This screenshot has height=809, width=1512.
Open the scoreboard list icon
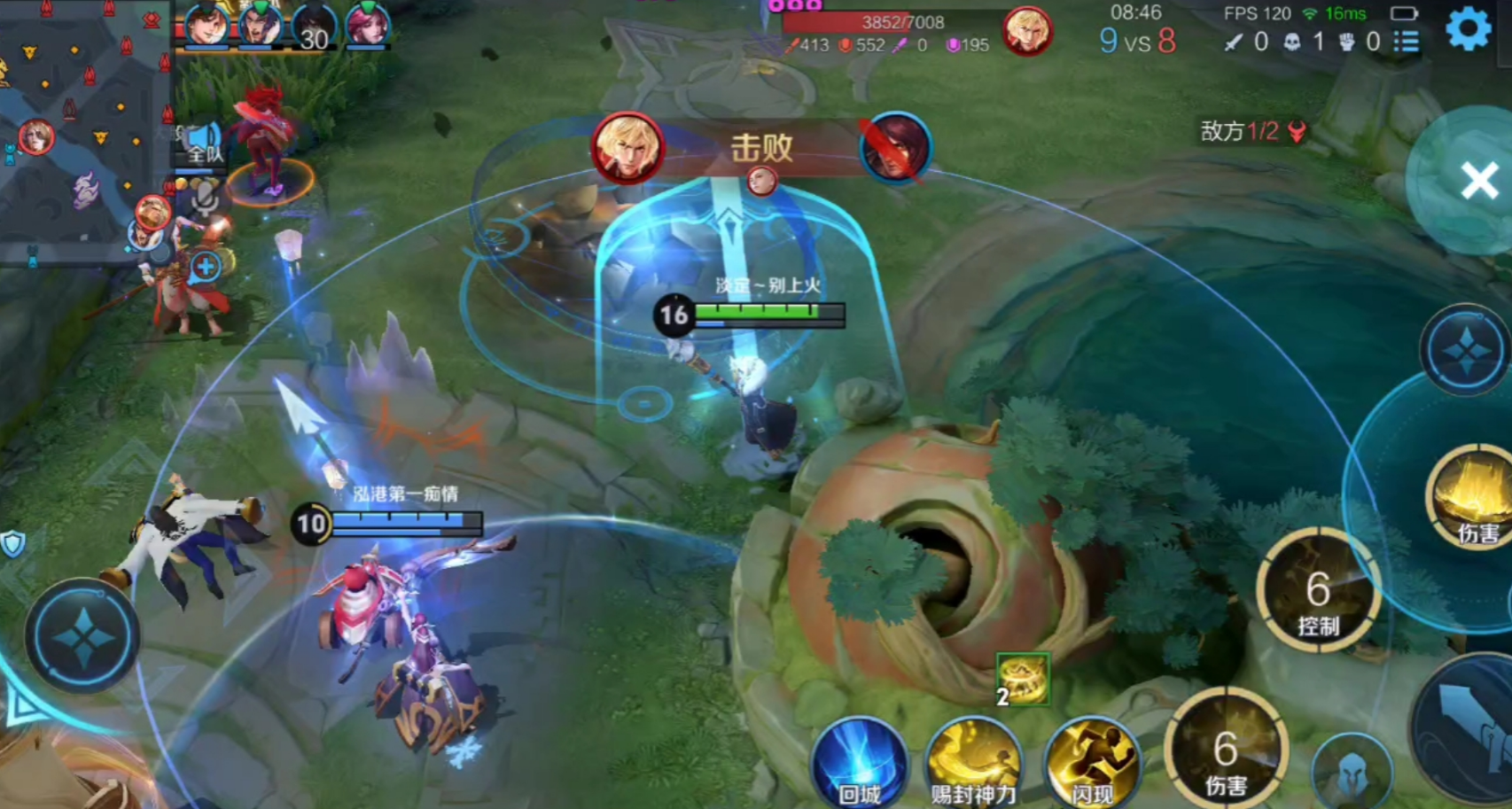tap(1404, 41)
